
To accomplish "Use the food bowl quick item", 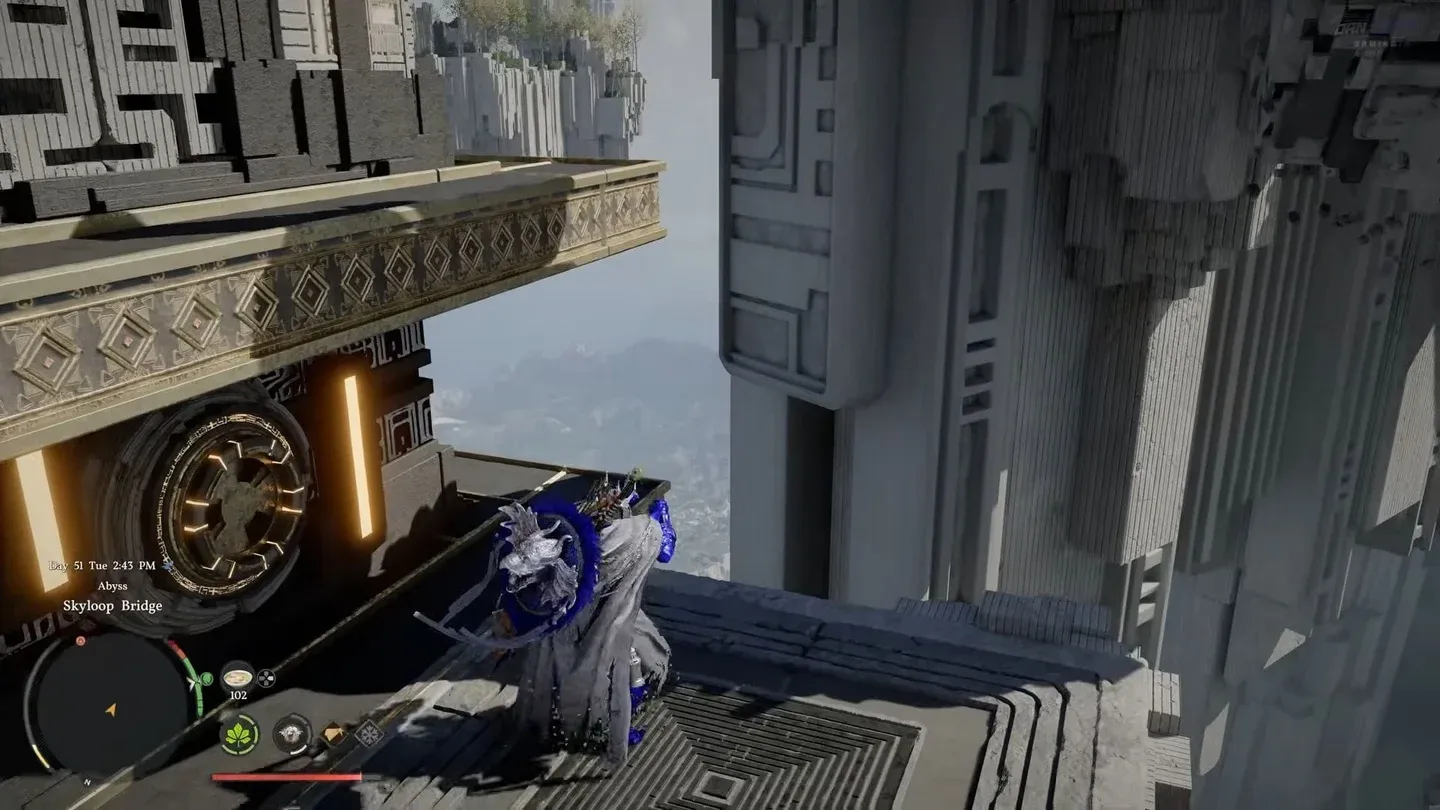I will pos(237,675).
